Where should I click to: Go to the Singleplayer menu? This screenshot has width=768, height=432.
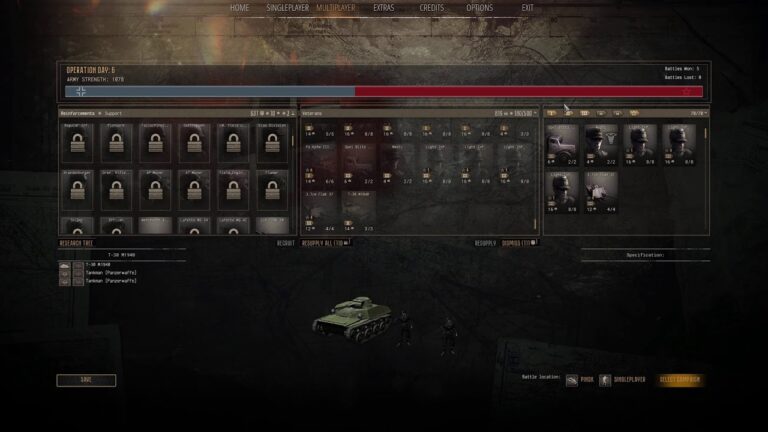[287, 8]
